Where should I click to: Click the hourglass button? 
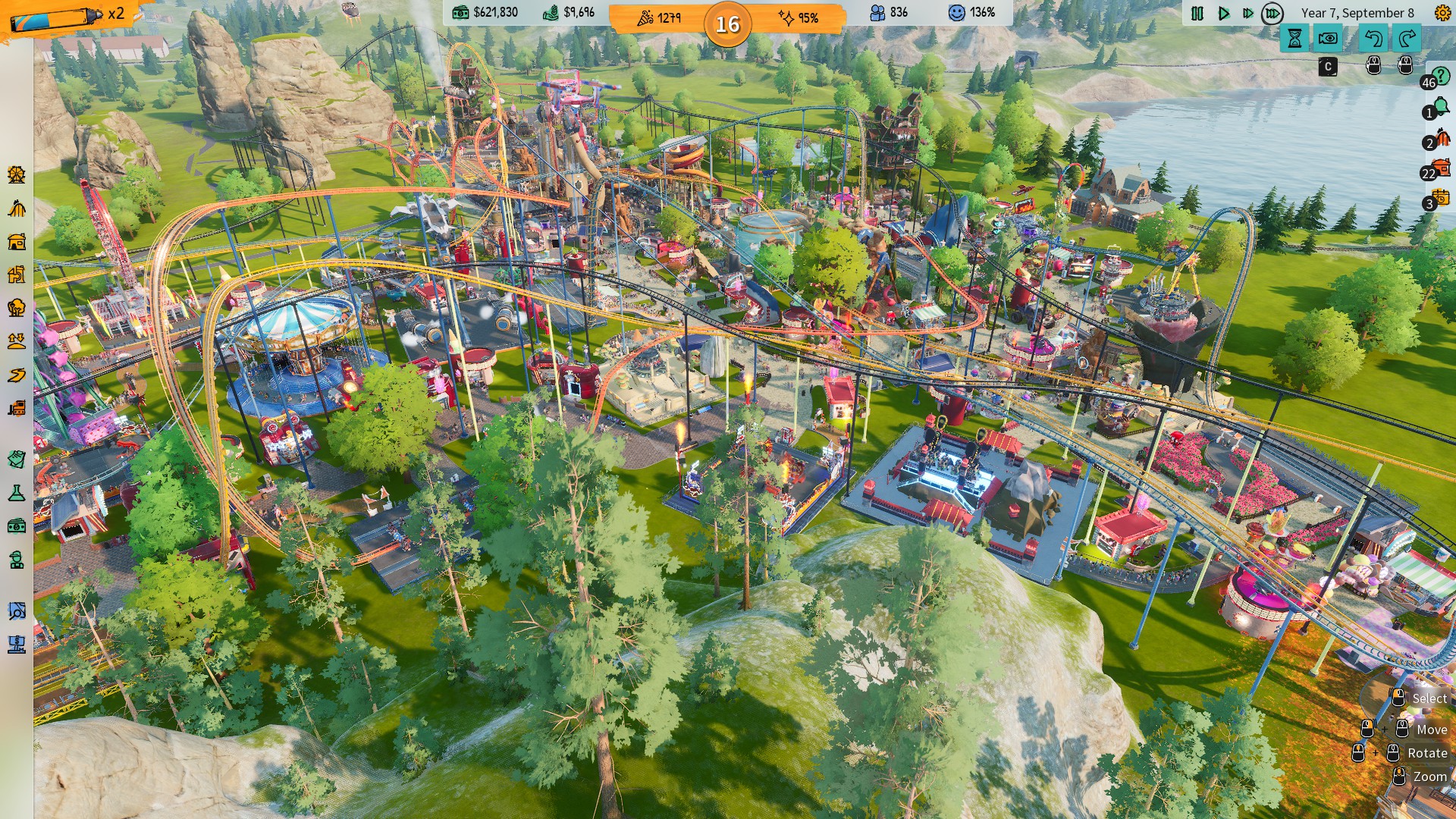pos(1294,38)
